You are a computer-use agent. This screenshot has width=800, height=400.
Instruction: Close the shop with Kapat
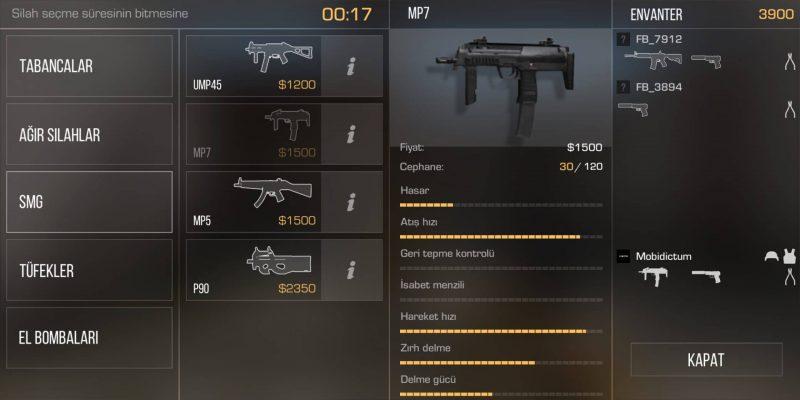(x=705, y=360)
